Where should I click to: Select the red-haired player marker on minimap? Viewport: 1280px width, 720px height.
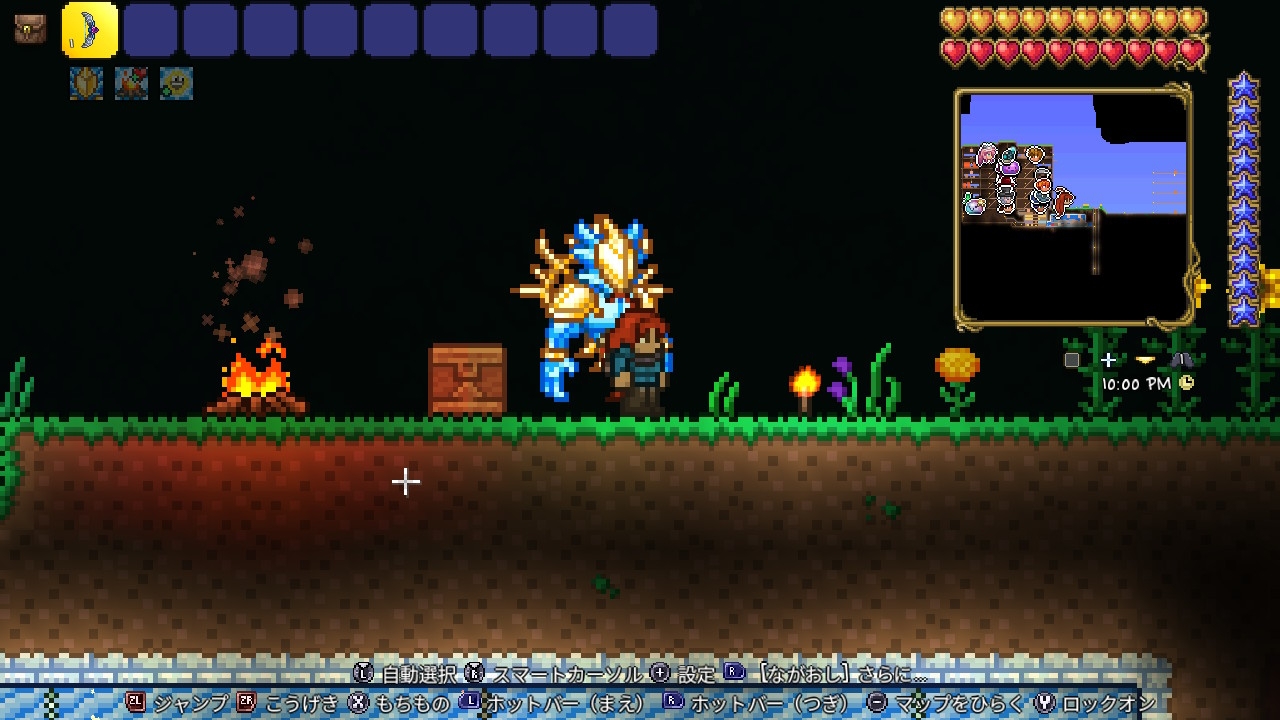click(x=1062, y=201)
